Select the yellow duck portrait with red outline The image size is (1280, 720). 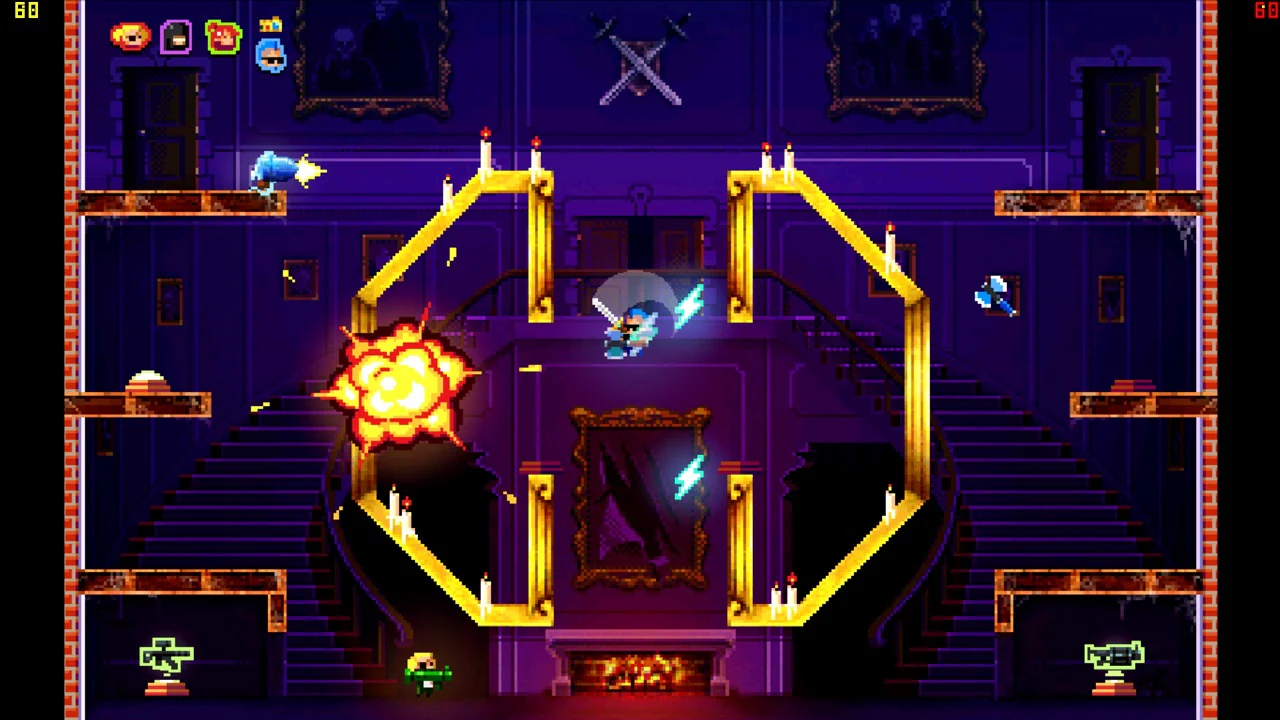tap(130, 37)
